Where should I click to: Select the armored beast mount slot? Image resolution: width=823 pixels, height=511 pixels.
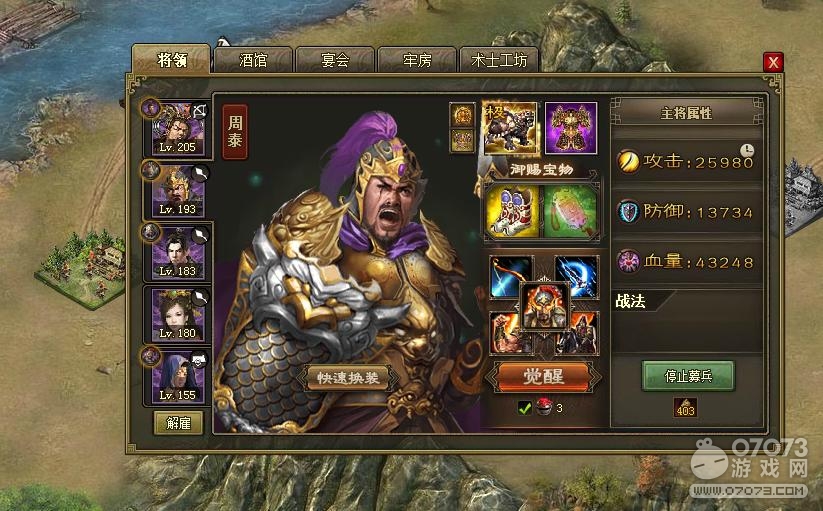click(511, 126)
